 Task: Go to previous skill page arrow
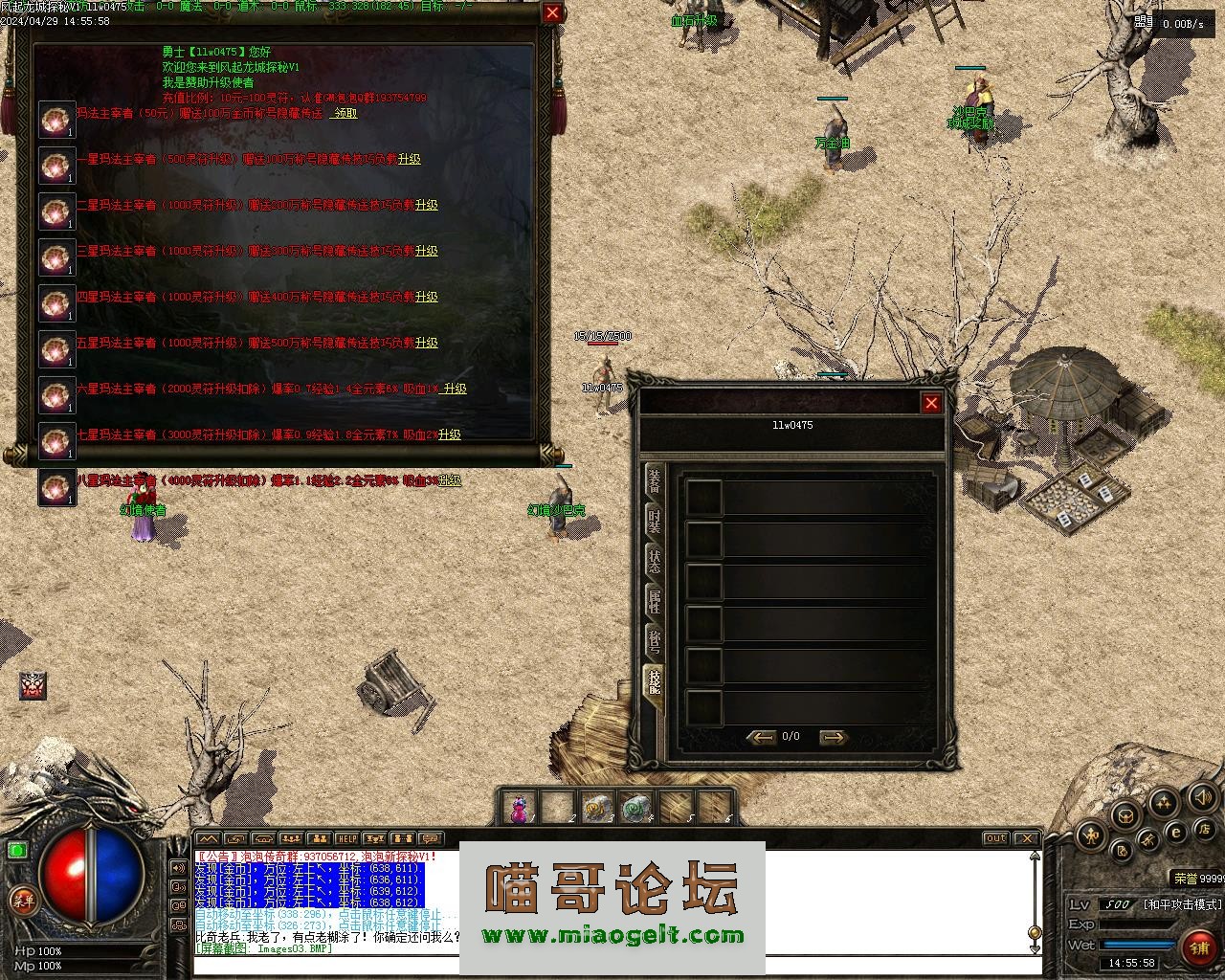[762, 737]
